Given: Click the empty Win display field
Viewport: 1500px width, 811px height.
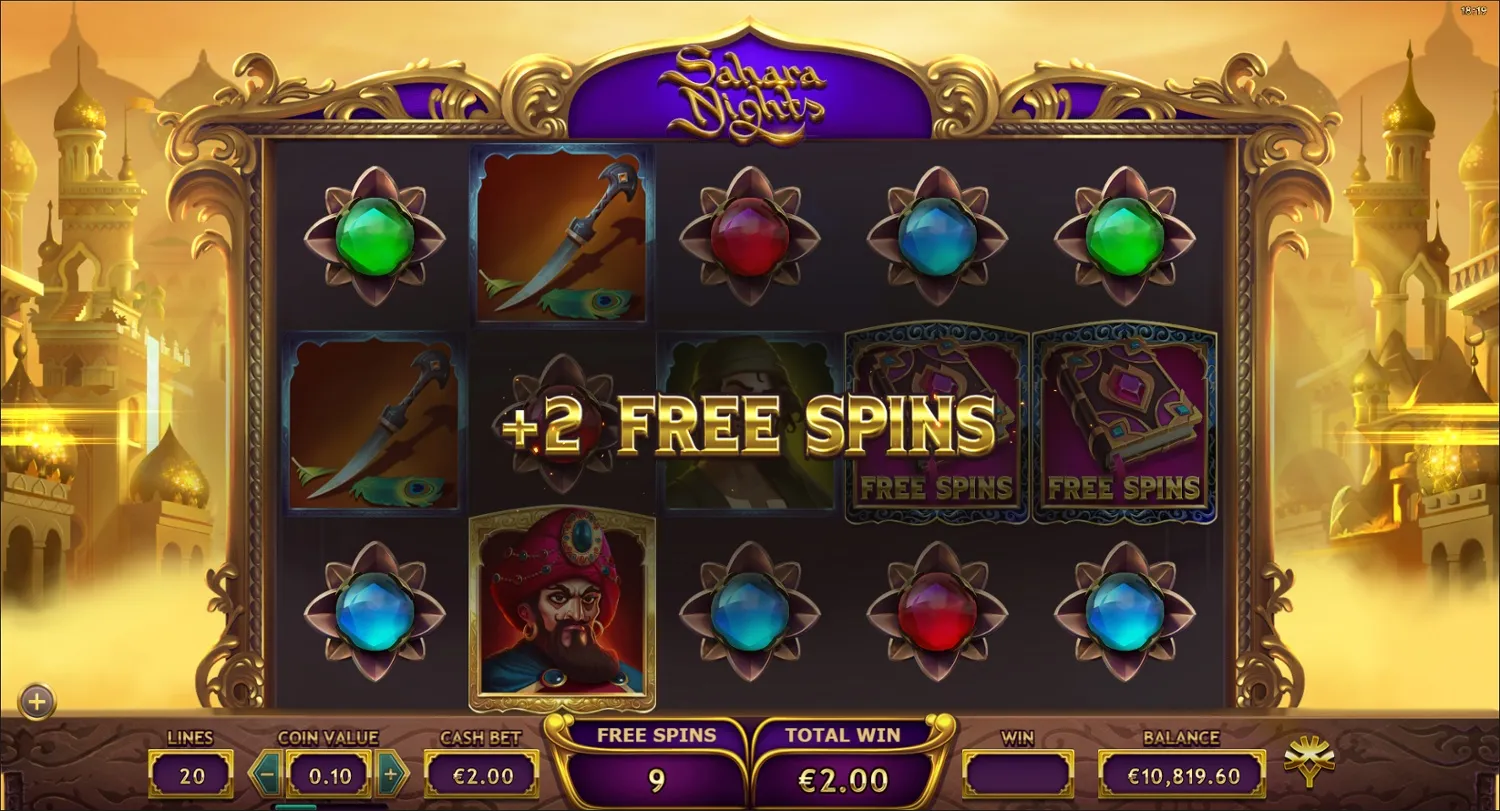Looking at the screenshot, I should [x=1018, y=773].
